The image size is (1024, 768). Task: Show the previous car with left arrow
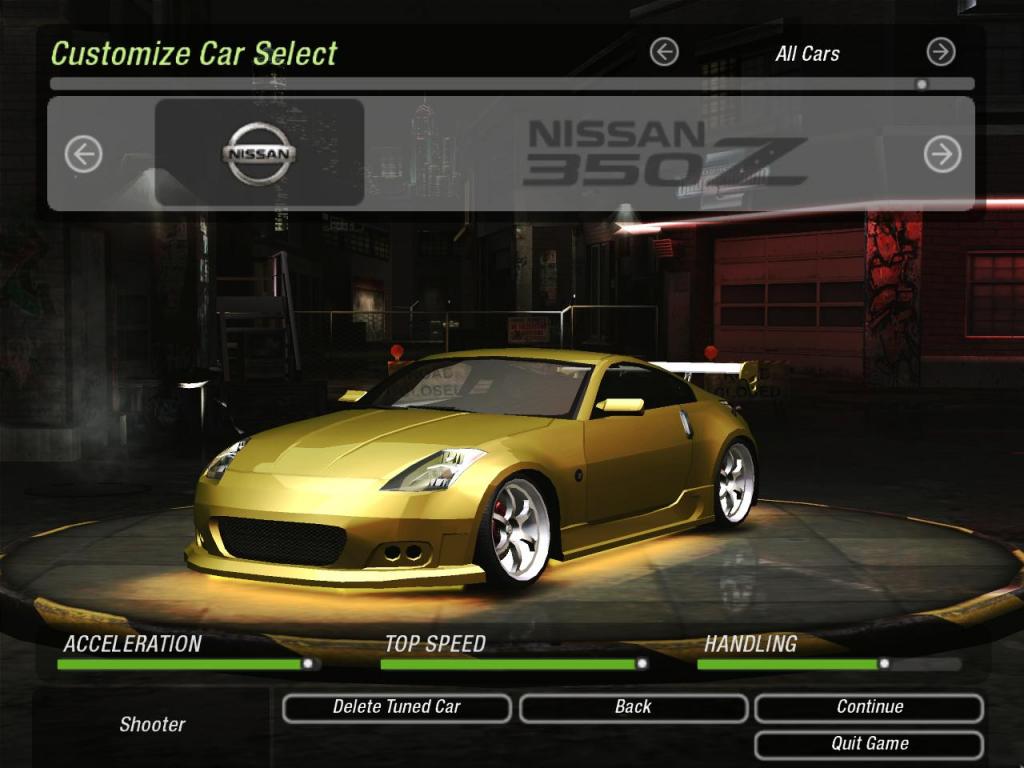pos(84,154)
